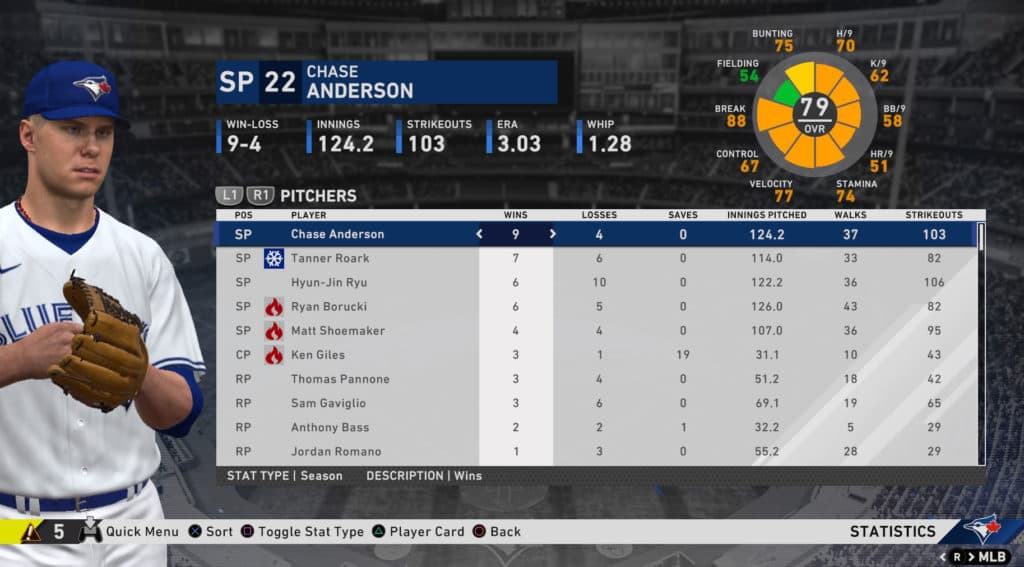Select Hyun-Jin Ryu's stat row
Viewport: 1024px width, 567px height.
[x=329, y=282]
